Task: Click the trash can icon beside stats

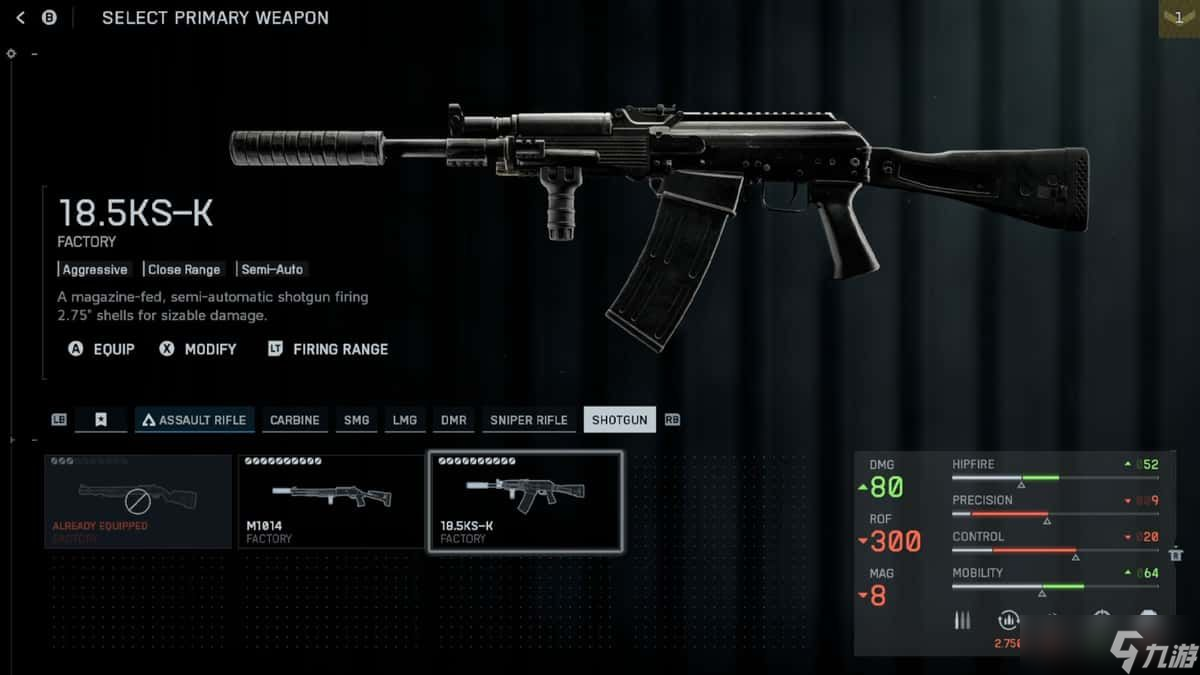Action: [1176, 553]
